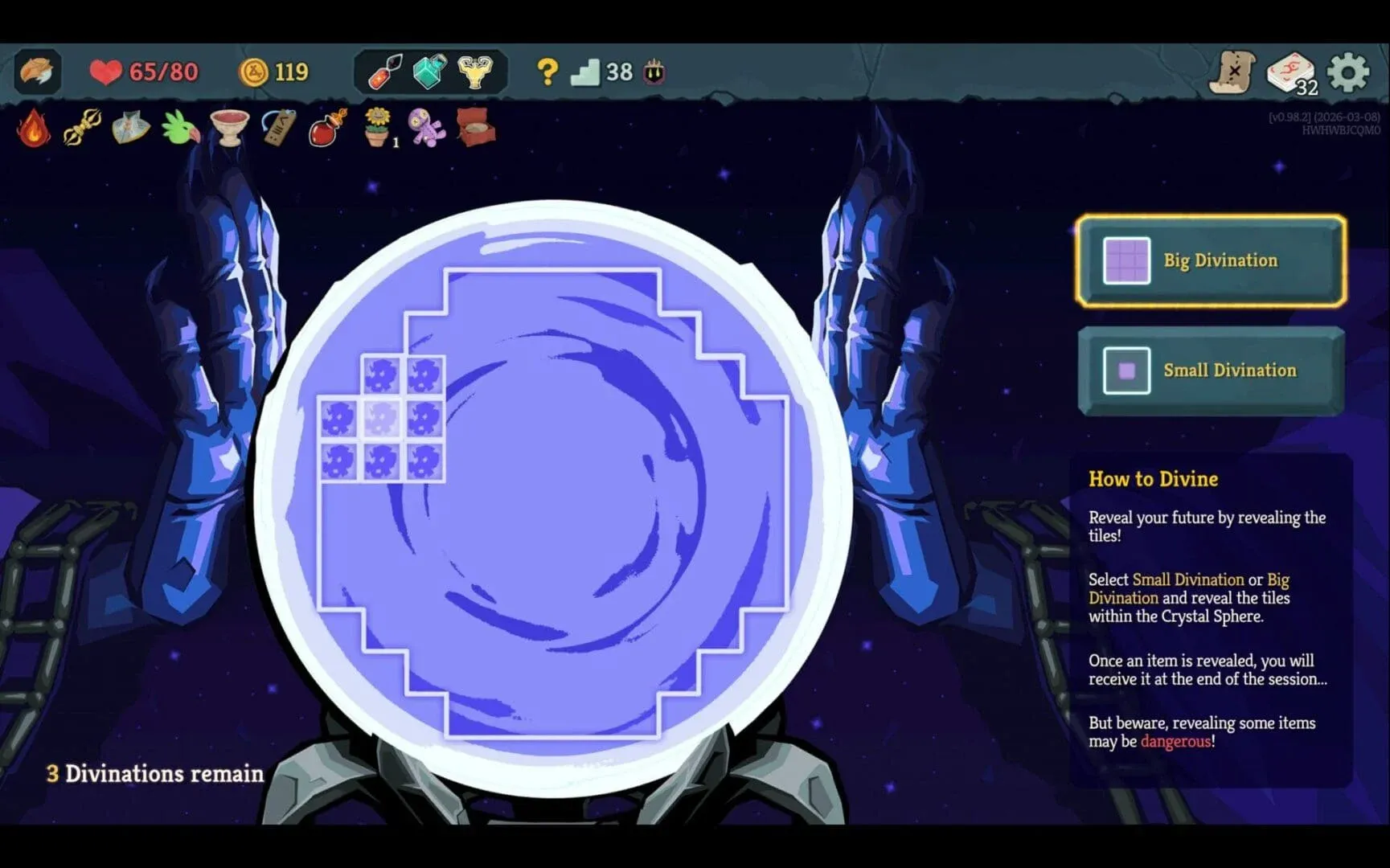The image size is (1390, 868).
Task: Inspect the green parrot feather relic
Action: [178, 129]
